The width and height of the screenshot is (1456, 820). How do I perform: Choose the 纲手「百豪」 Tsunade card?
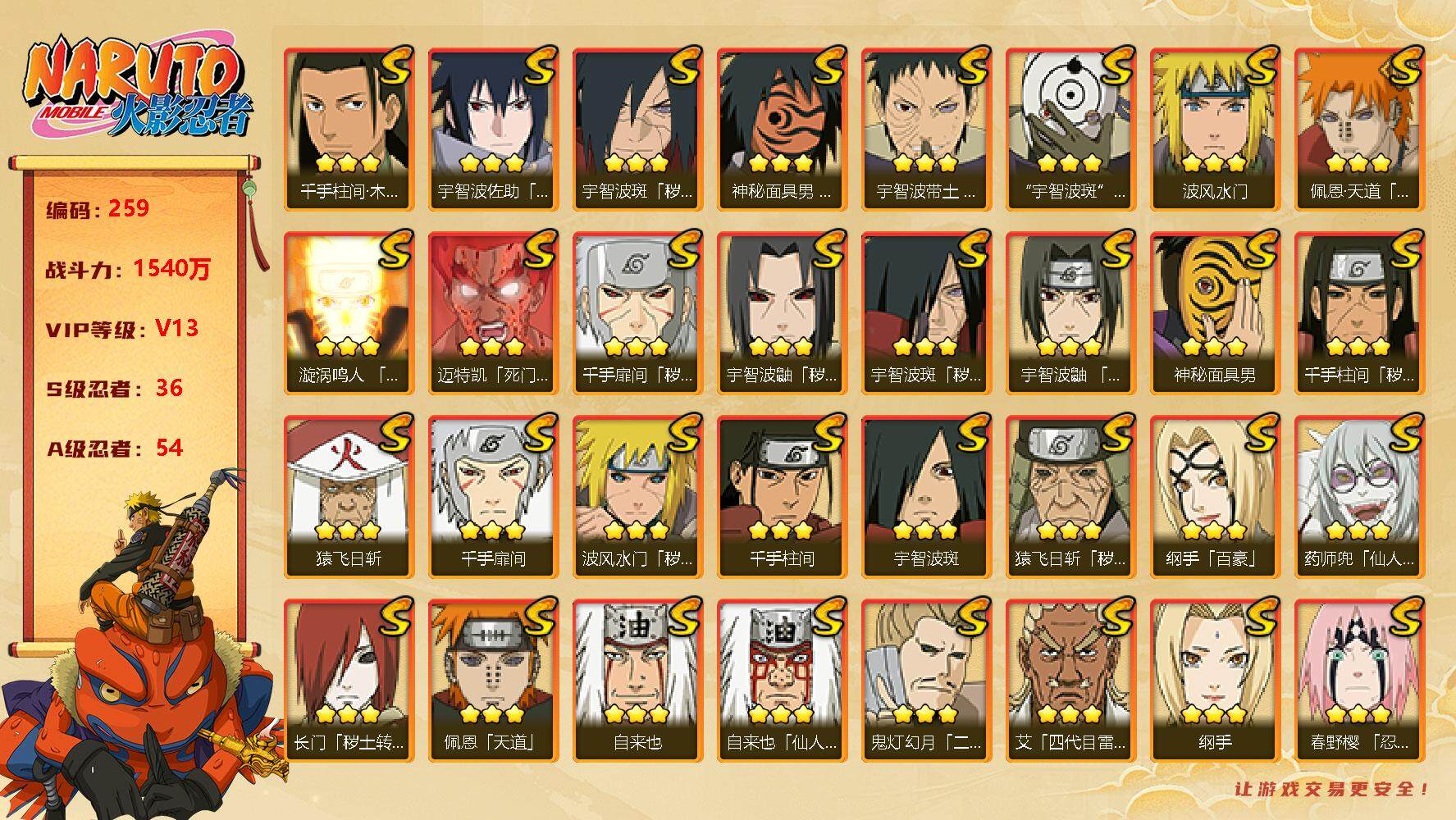1214,496
